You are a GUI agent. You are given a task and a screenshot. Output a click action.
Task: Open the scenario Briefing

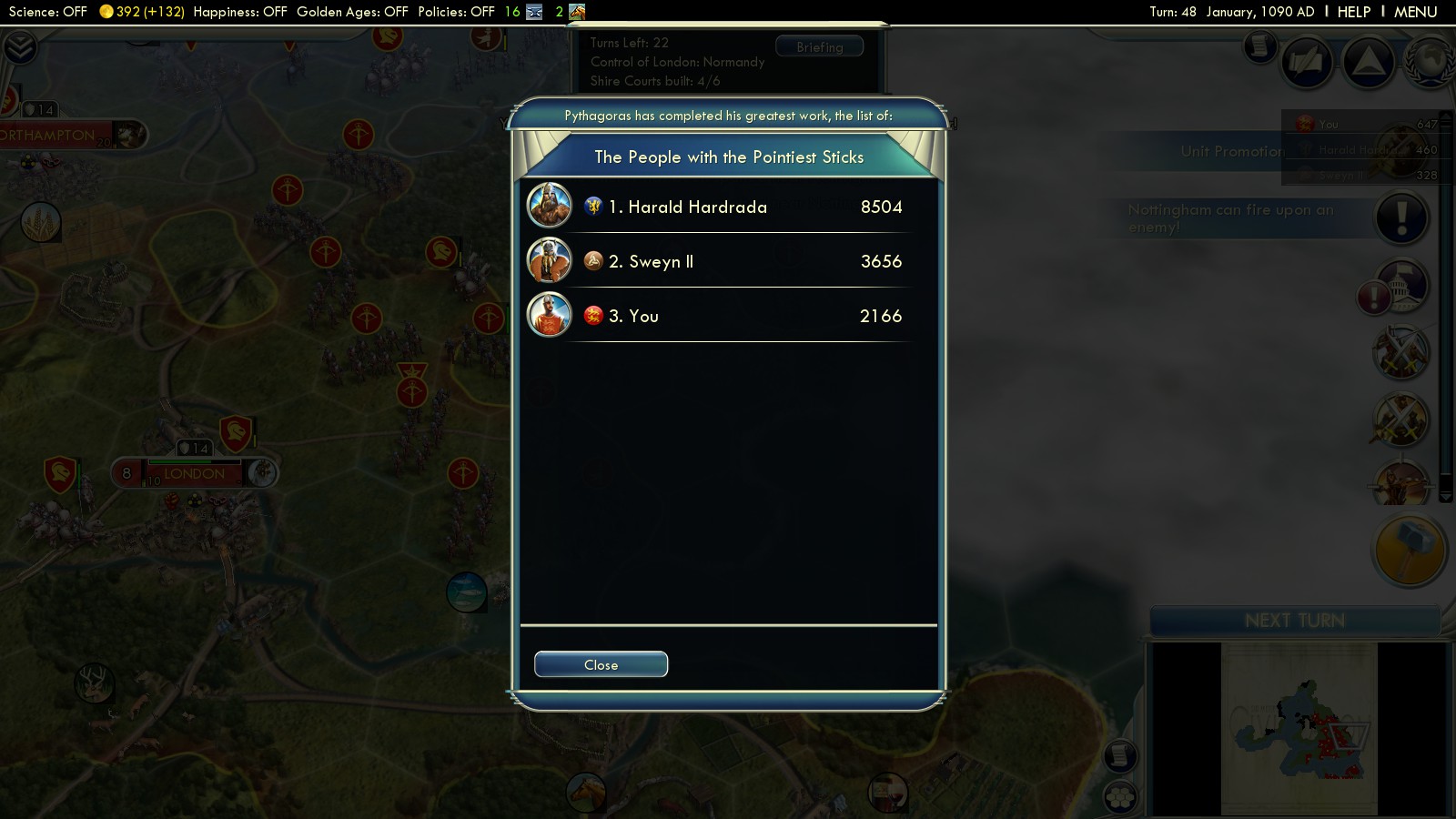819,47
